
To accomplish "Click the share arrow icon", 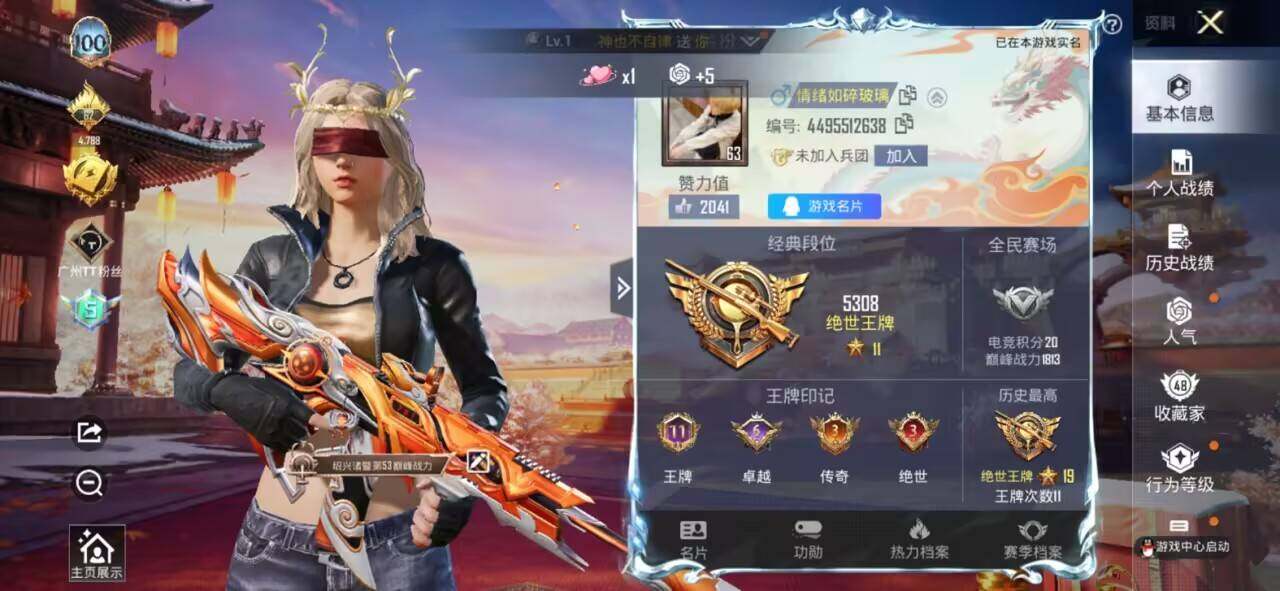I will (x=89, y=431).
